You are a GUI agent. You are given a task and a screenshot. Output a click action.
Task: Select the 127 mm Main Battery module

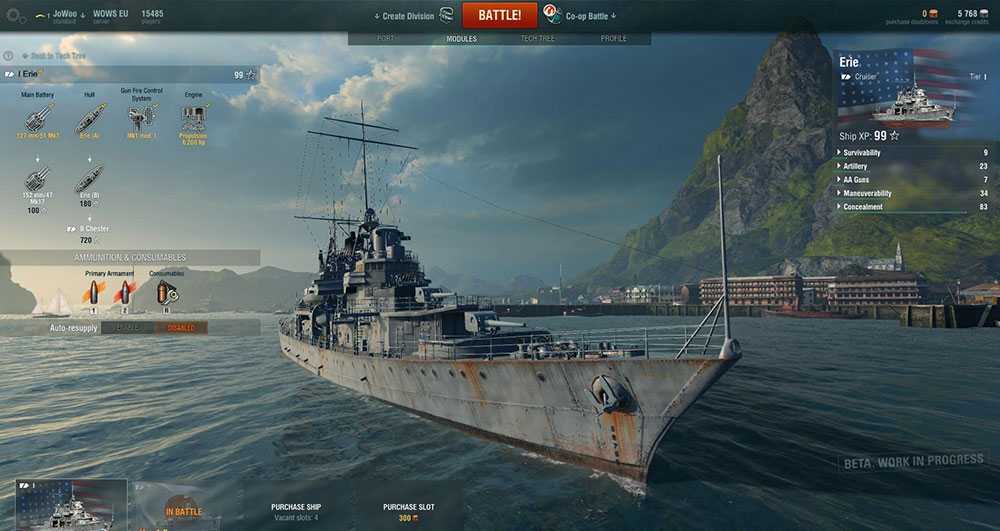click(38, 118)
